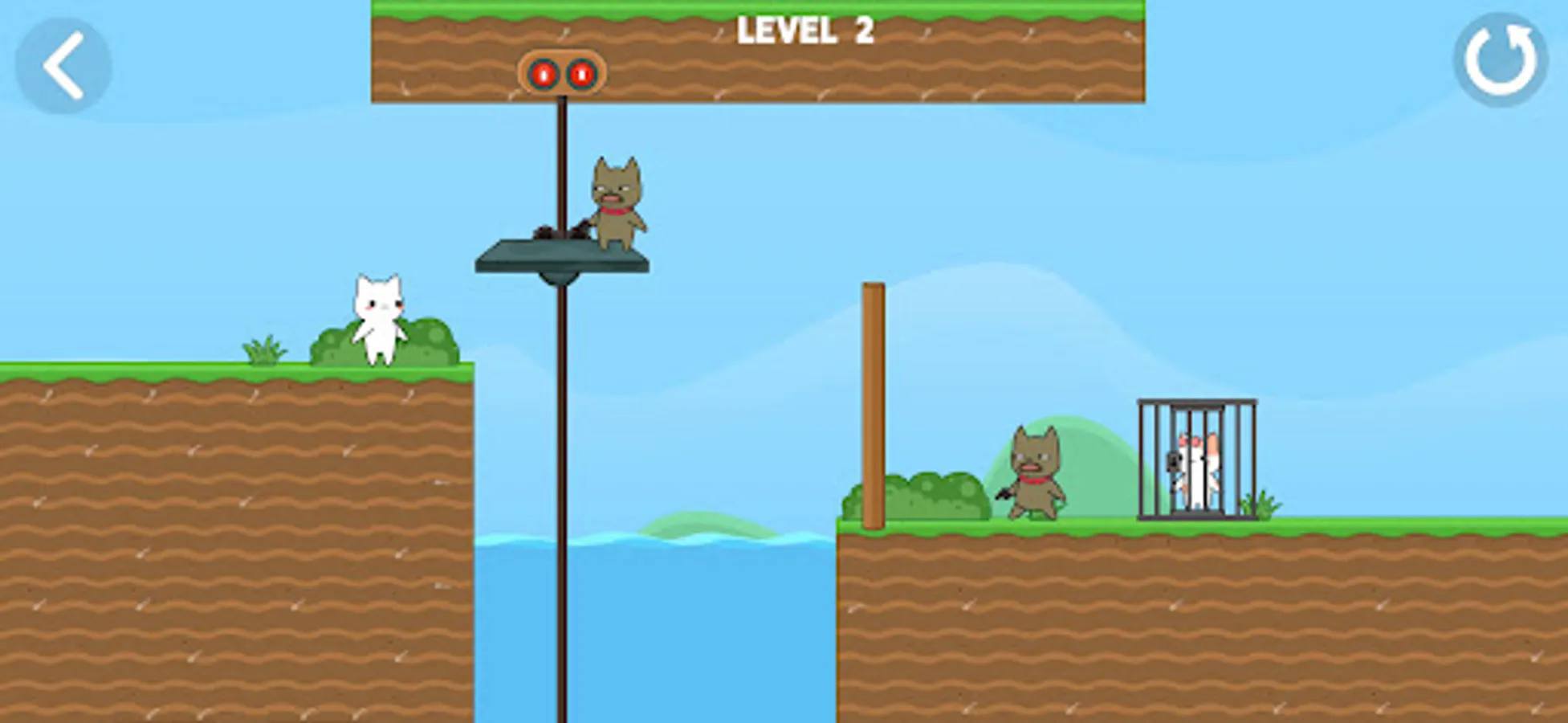Tap the left red light on the pulley mount
This screenshot has height=723, width=1568.
(x=543, y=73)
